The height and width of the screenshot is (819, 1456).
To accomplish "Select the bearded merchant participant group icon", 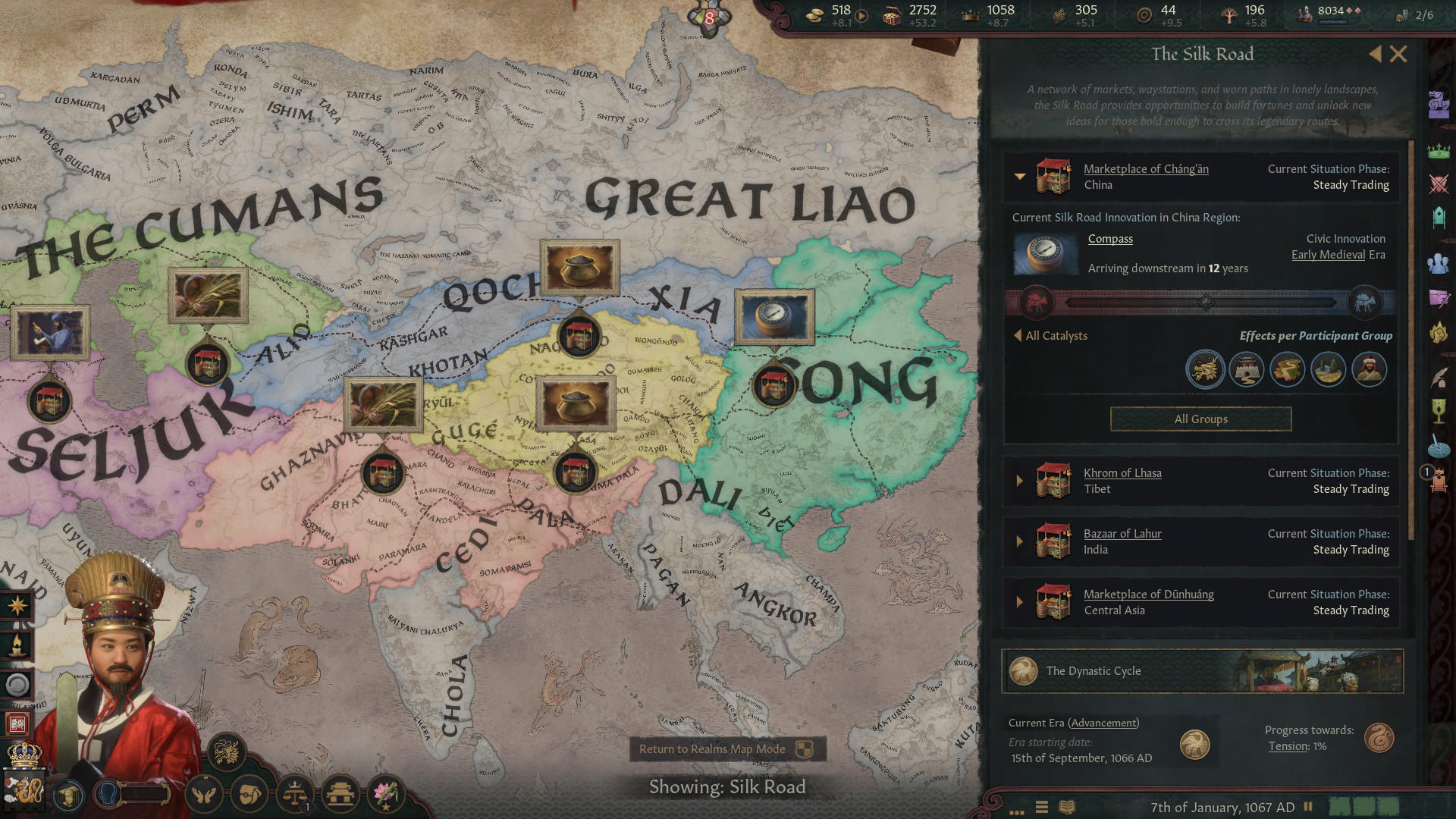I will click(x=1370, y=369).
